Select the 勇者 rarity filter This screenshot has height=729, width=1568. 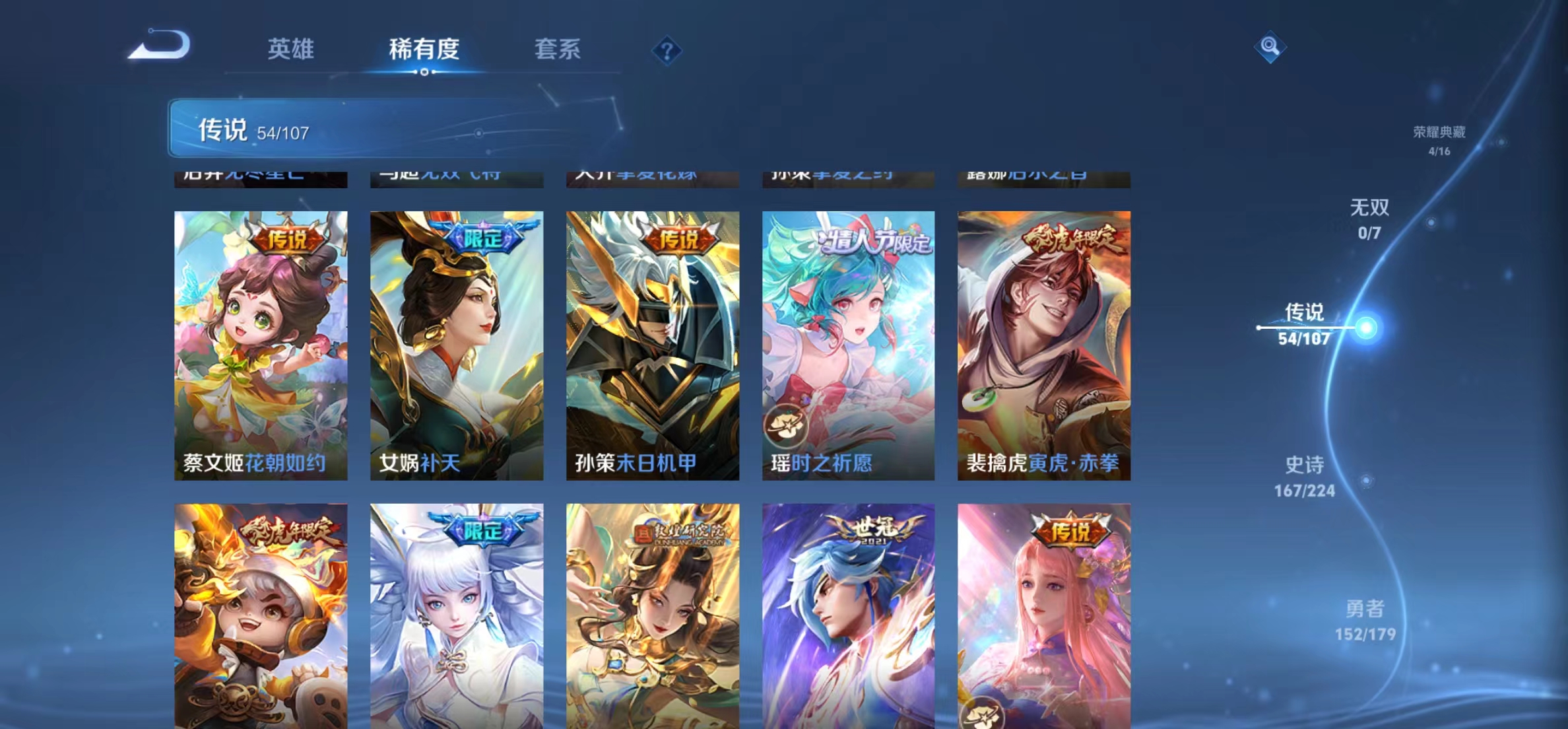1367,622
